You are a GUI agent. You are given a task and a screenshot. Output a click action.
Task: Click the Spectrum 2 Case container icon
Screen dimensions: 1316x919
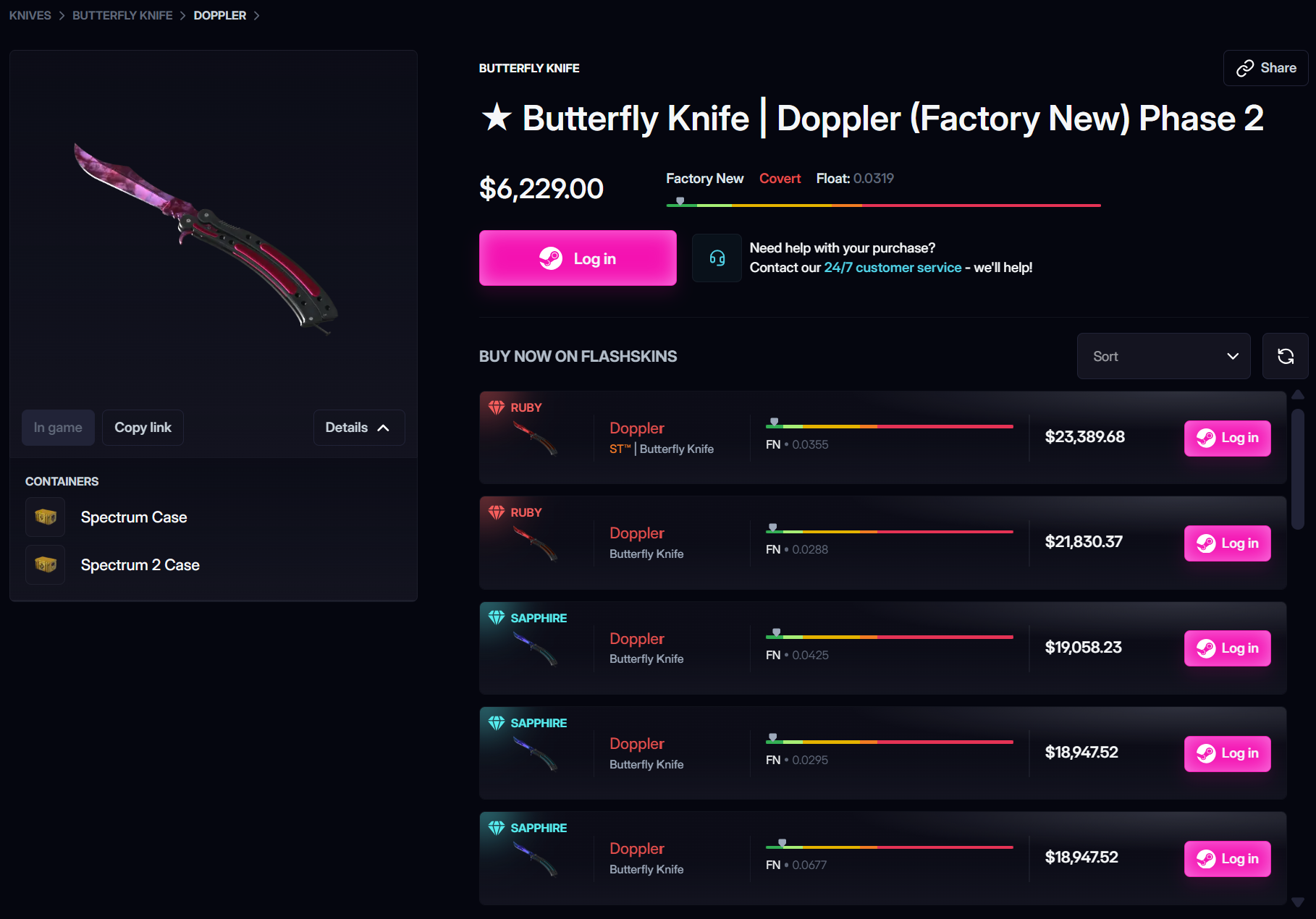point(45,564)
